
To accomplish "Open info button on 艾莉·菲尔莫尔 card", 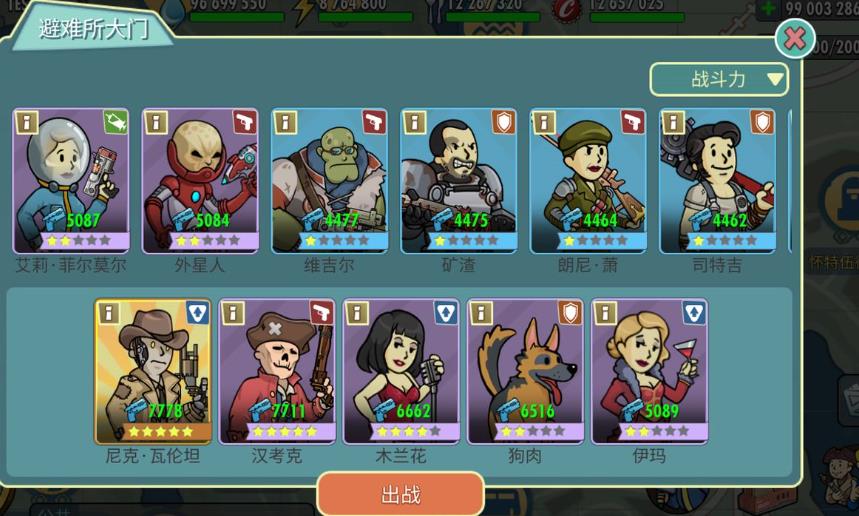I will pyautogui.click(x=27, y=122).
